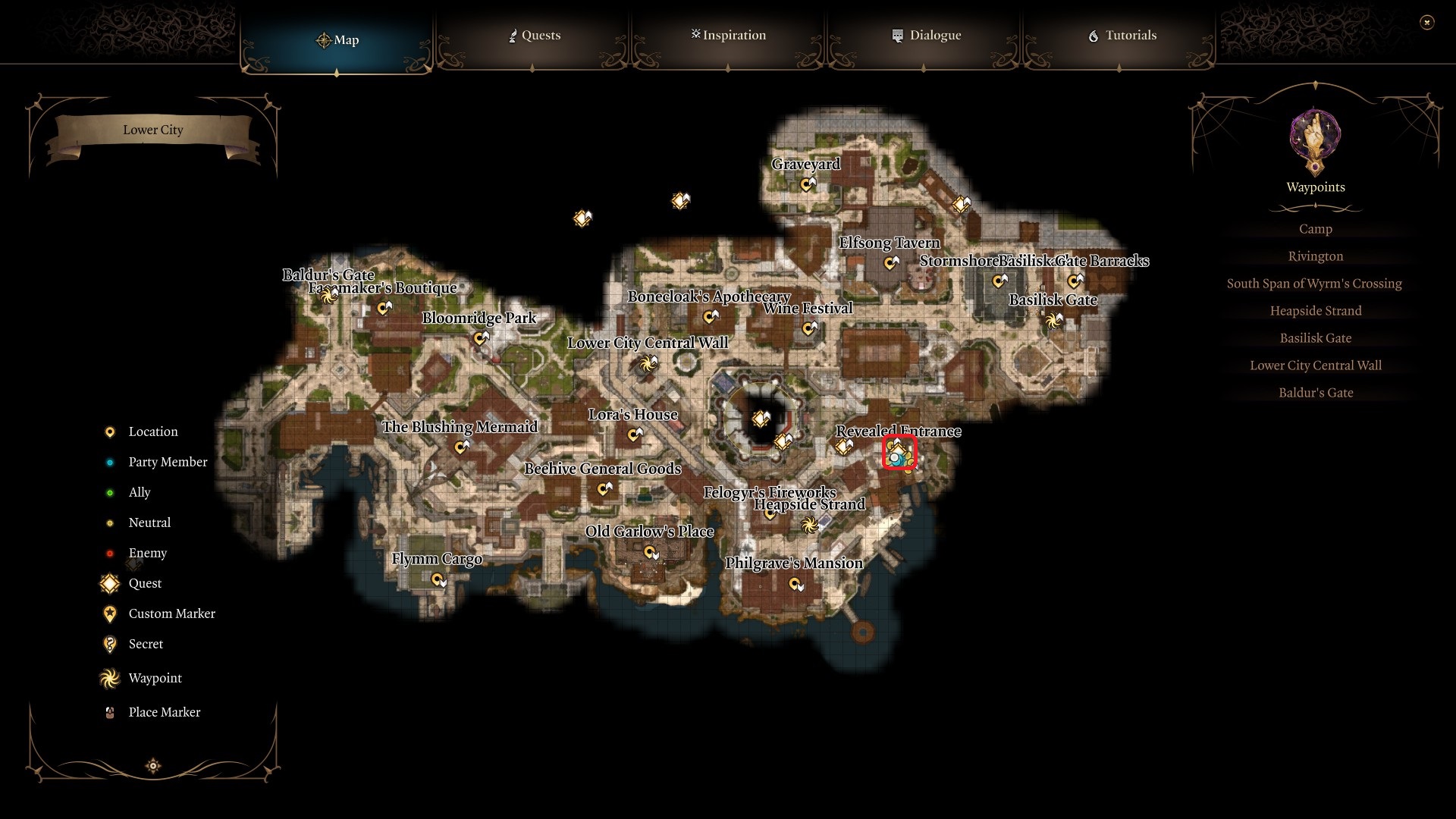Select the Flymm Cargo map marker
The width and height of the screenshot is (1456, 819).
pyautogui.click(x=438, y=578)
